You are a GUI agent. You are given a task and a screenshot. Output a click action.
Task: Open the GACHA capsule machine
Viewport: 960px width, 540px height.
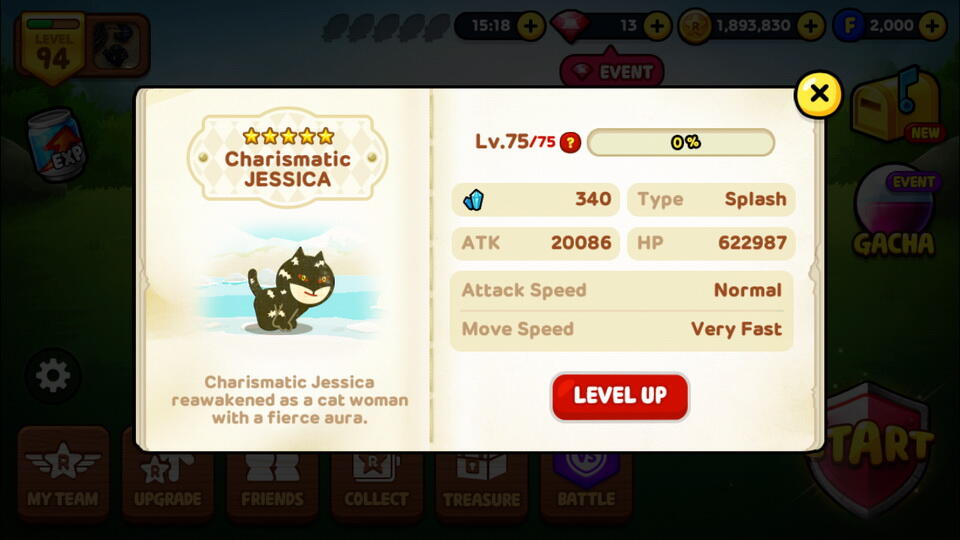pyautogui.click(x=893, y=215)
